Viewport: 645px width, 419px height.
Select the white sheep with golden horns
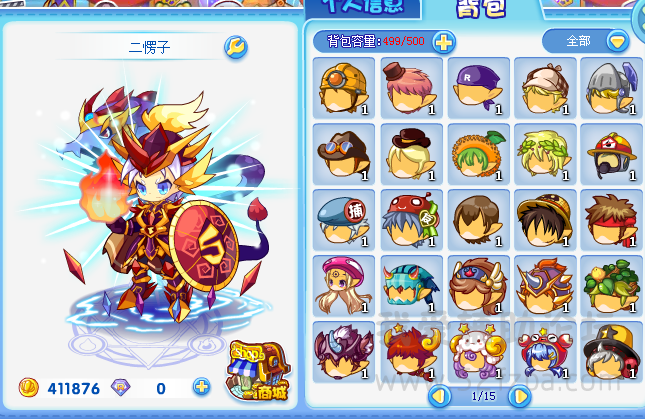477,352
